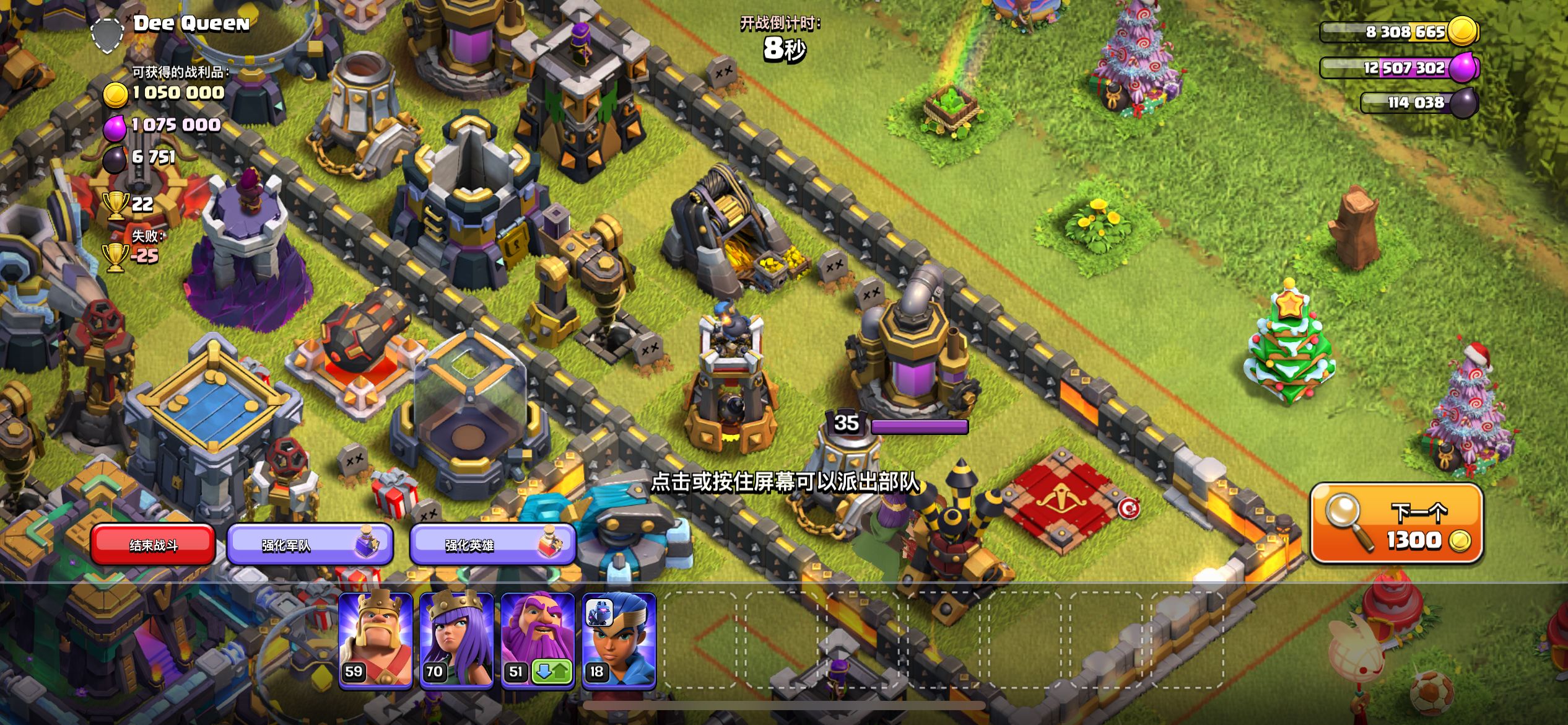
Task: Choose the Grand Warden hero card
Action: click(x=536, y=632)
